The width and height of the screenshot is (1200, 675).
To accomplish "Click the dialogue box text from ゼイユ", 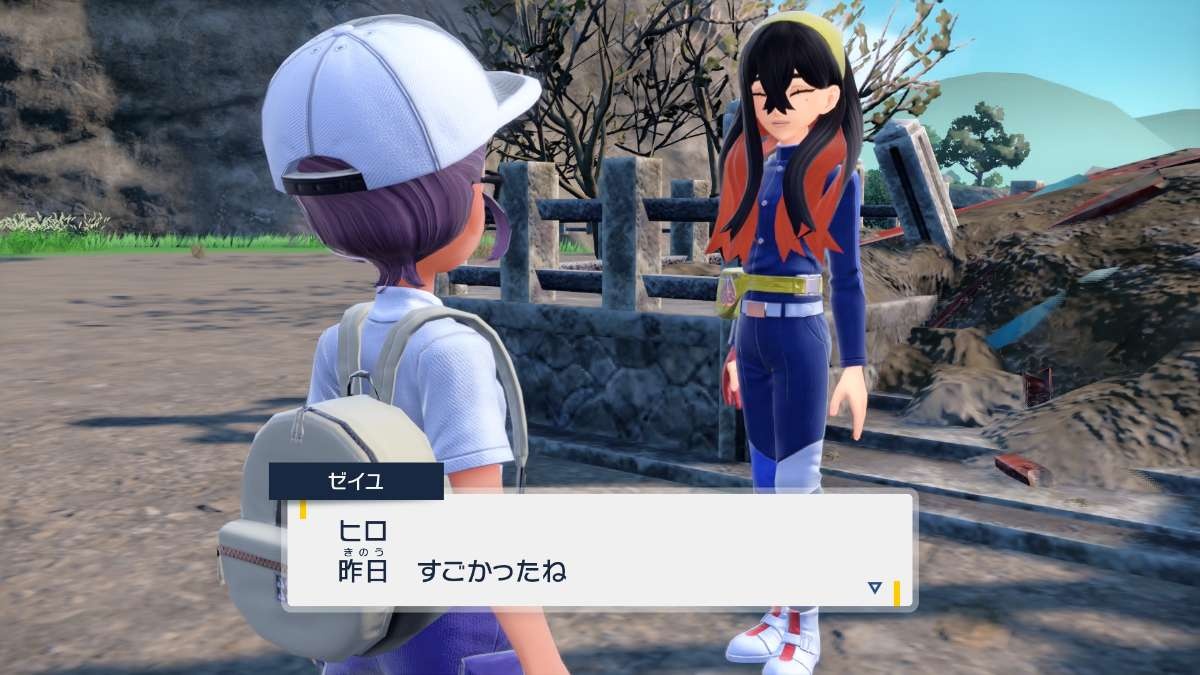I will [x=453, y=552].
